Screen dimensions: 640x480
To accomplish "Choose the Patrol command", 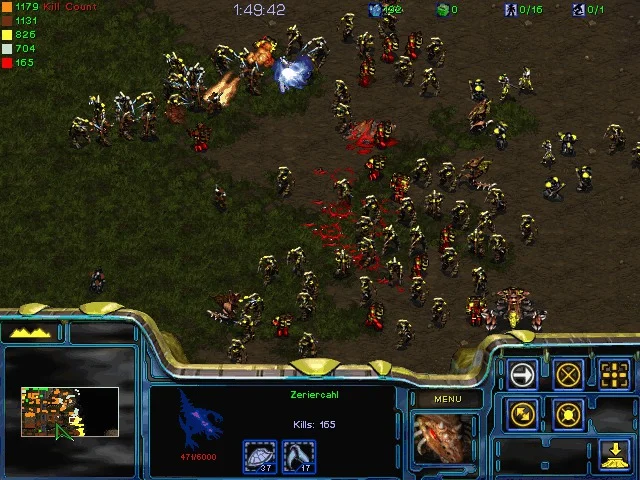I will click(x=523, y=413).
